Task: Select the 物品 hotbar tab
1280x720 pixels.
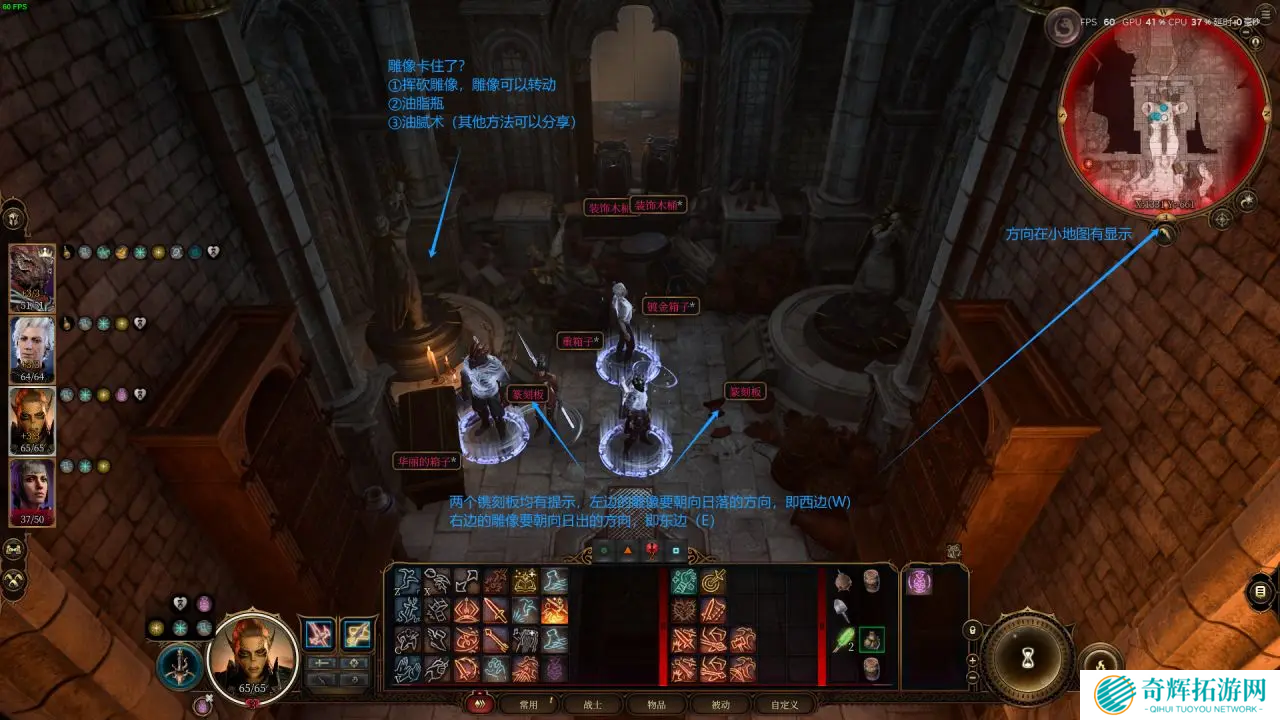Action: [x=656, y=704]
